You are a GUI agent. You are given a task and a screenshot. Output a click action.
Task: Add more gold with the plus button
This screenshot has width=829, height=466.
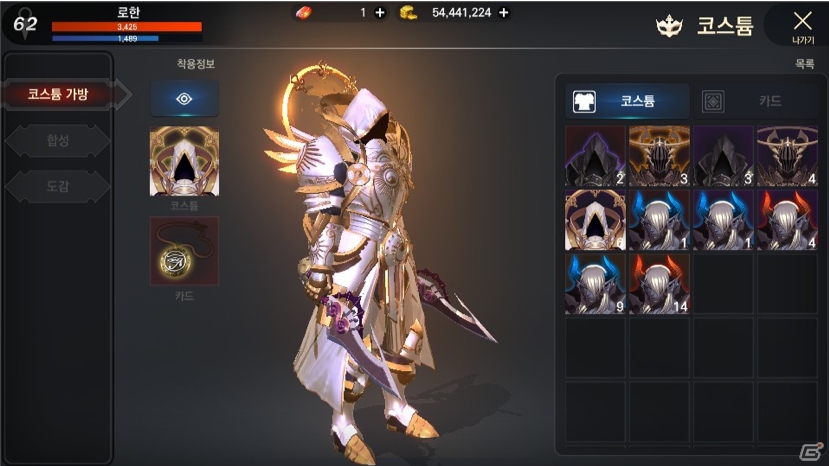click(x=503, y=13)
